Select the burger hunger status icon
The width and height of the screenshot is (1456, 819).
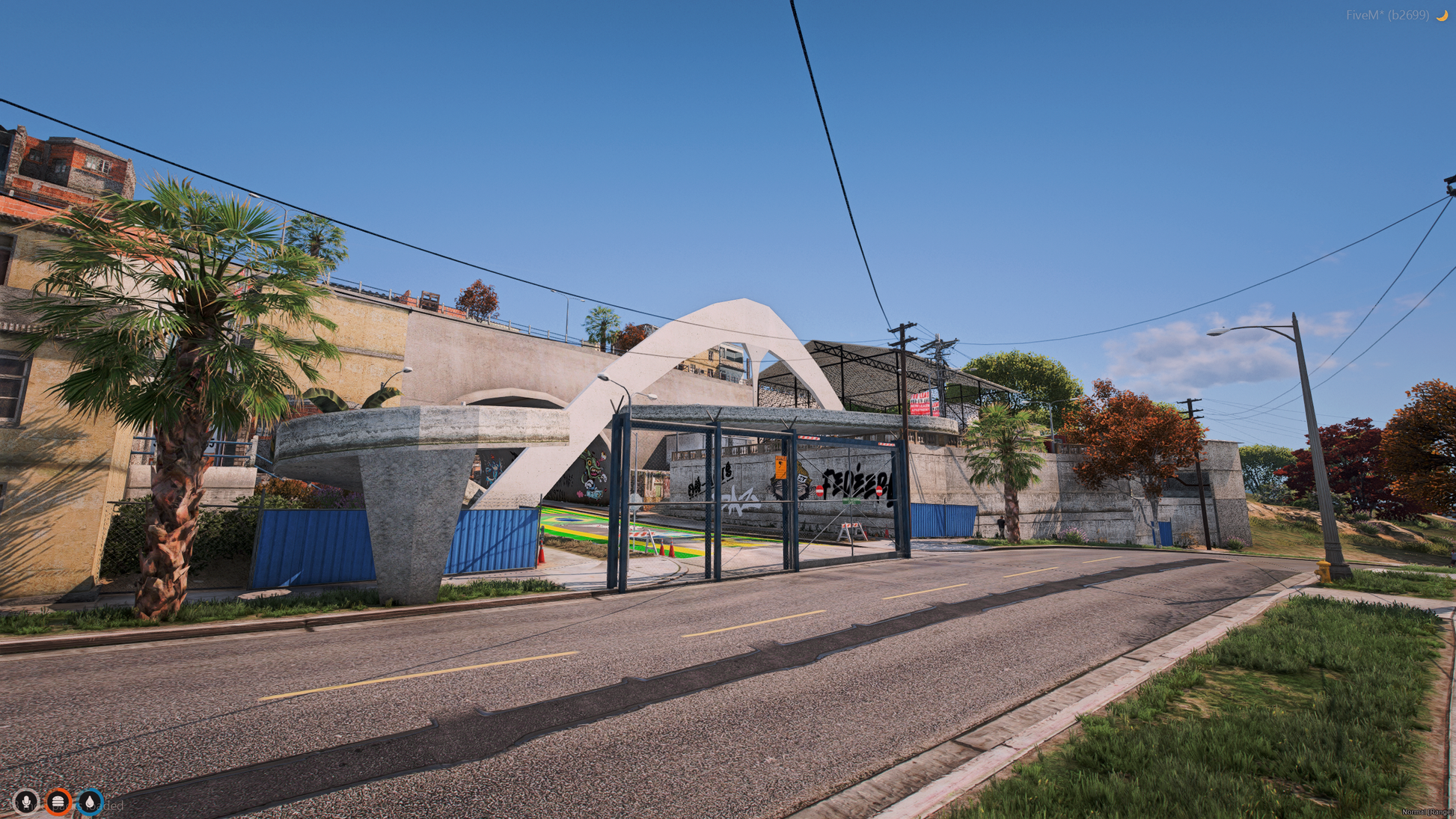pos(58,802)
